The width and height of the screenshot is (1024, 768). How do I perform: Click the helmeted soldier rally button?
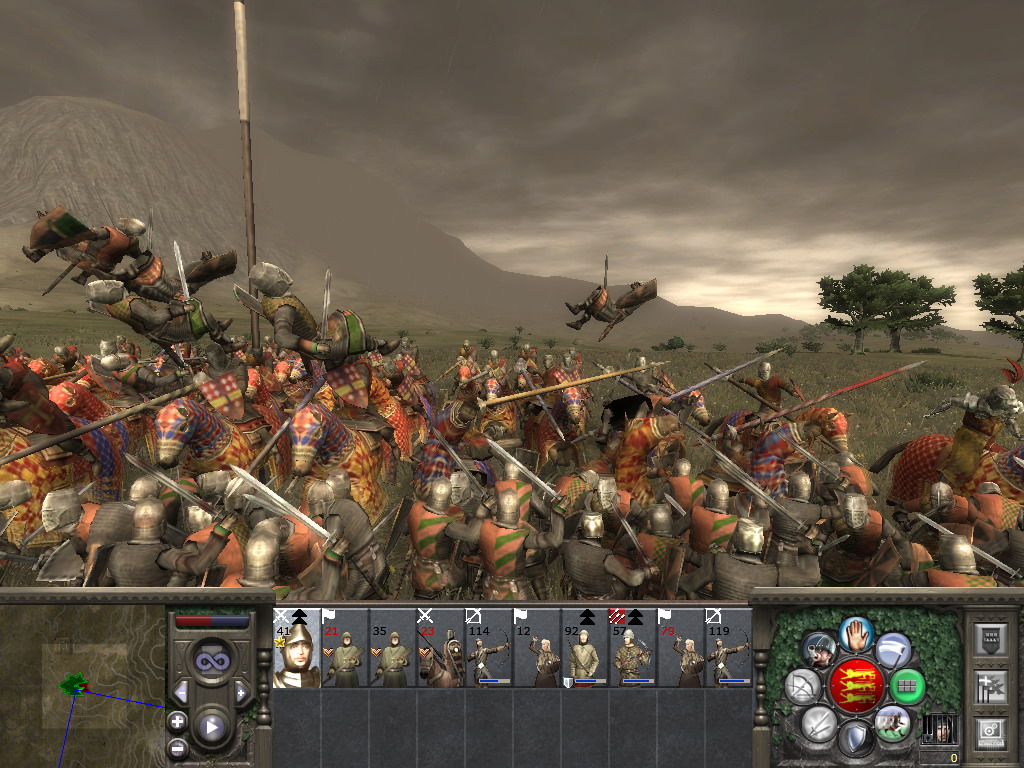coord(818,650)
